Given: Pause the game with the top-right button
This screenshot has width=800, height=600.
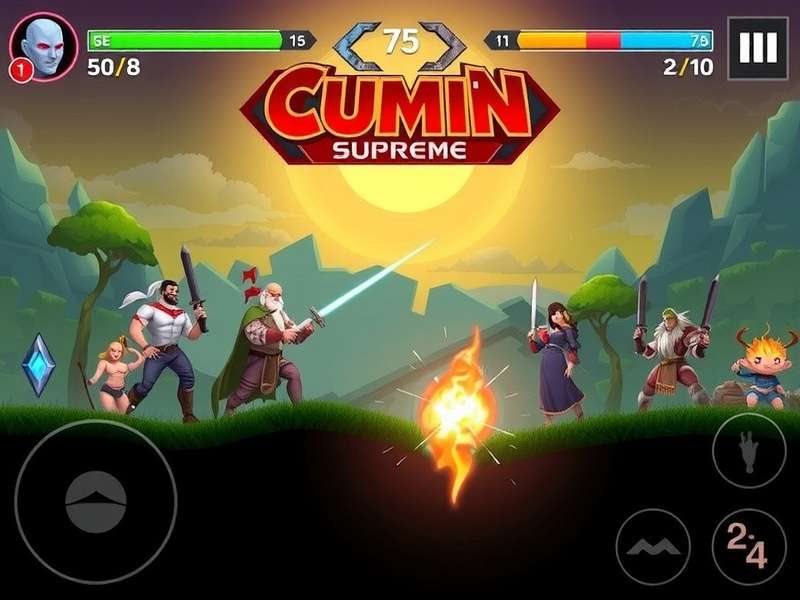Looking at the screenshot, I should pos(758,48).
